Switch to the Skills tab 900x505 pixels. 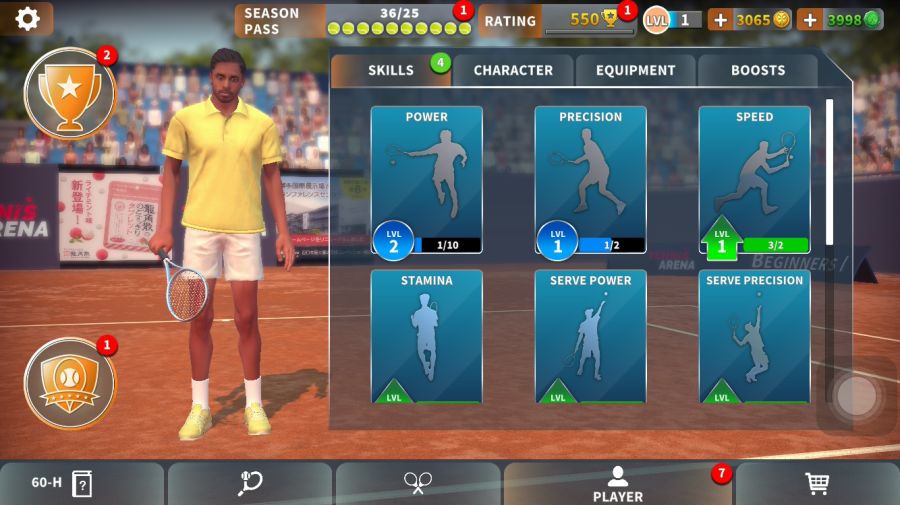[391, 70]
